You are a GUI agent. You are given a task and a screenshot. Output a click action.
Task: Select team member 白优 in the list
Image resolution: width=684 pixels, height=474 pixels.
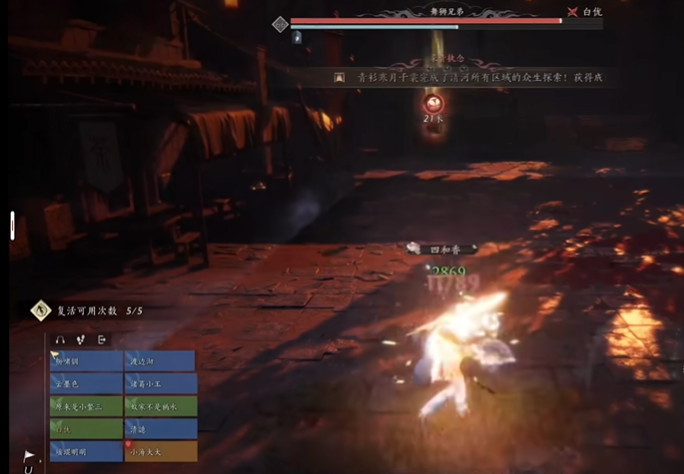click(86, 429)
